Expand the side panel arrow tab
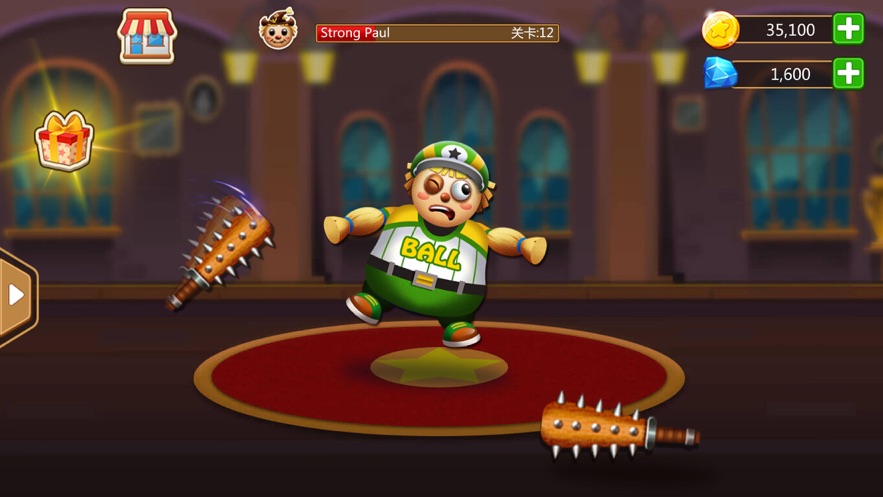Viewport: 883px width, 497px height. (x=15, y=295)
